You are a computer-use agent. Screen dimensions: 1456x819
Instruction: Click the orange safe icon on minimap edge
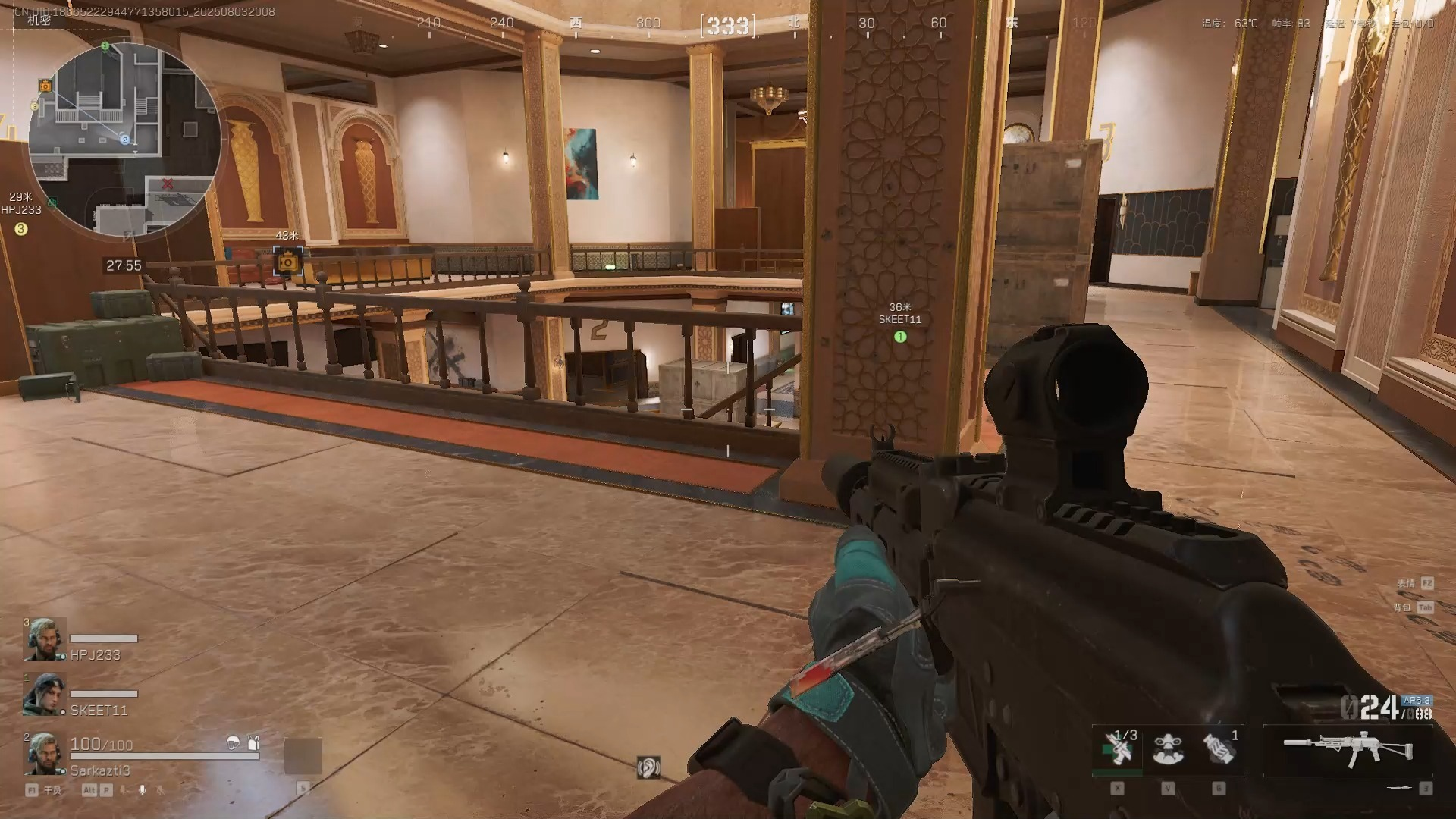tap(45, 86)
